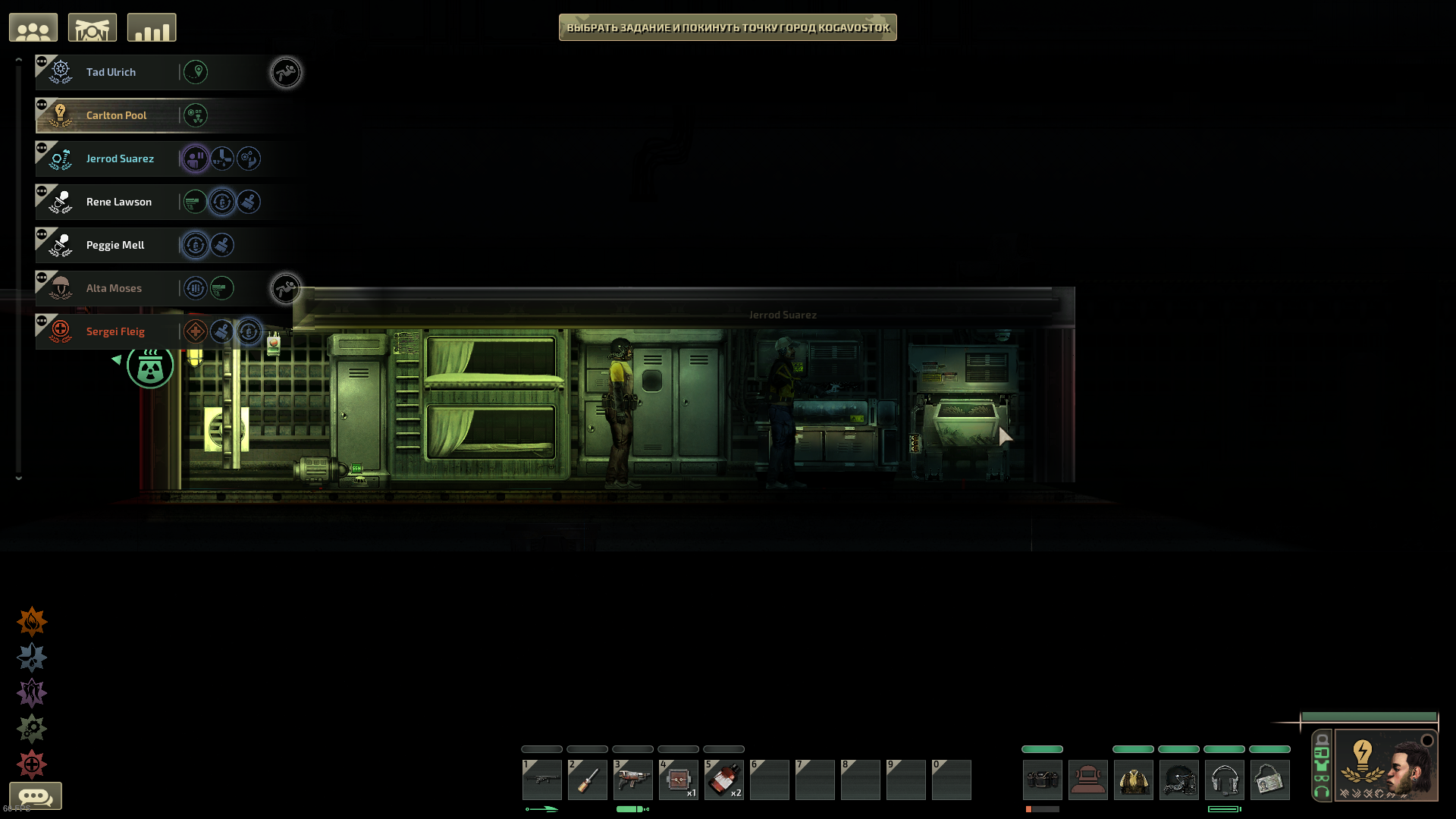Report an intruder using the purple star icon
1456x819 pixels.
coord(31,692)
